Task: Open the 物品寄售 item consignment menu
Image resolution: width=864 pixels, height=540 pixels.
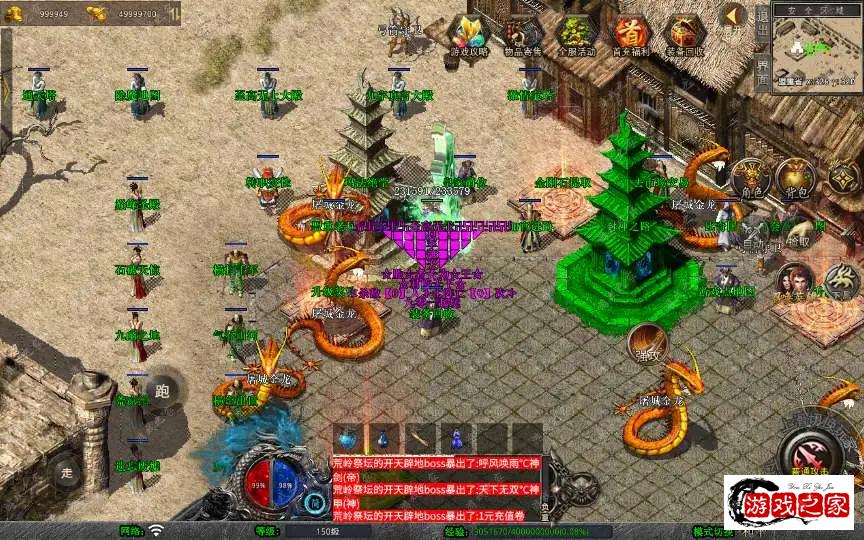Action: coord(523,36)
